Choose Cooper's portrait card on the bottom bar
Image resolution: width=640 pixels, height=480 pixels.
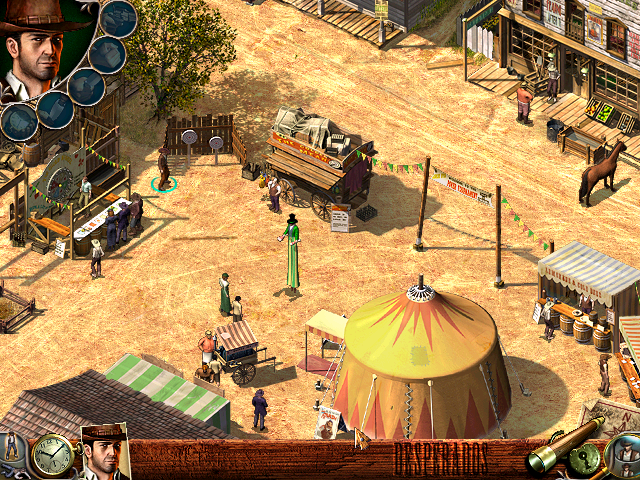(104, 453)
